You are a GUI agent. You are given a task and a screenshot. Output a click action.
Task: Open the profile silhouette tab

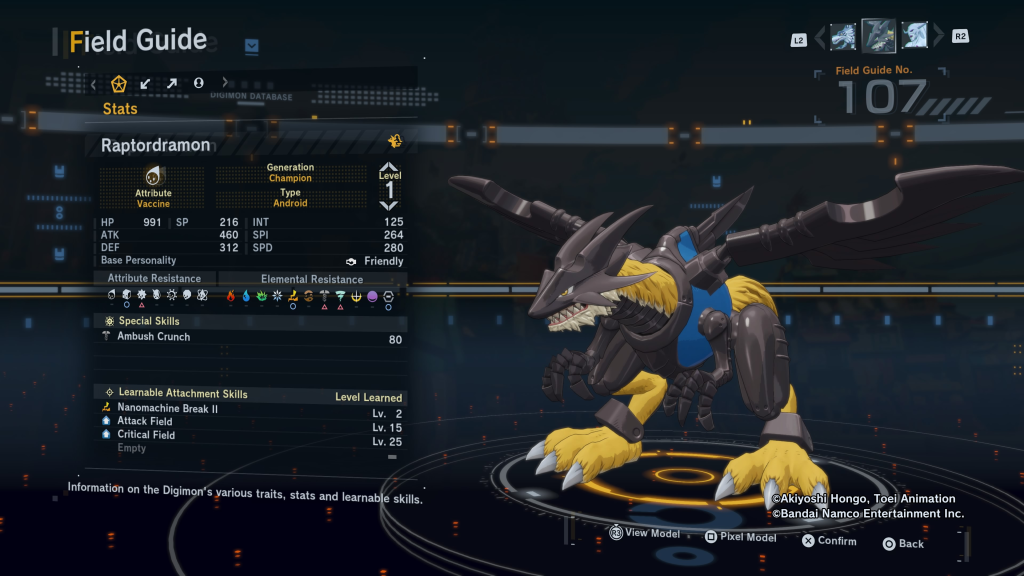pyautogui.click(x=198, y=83)
